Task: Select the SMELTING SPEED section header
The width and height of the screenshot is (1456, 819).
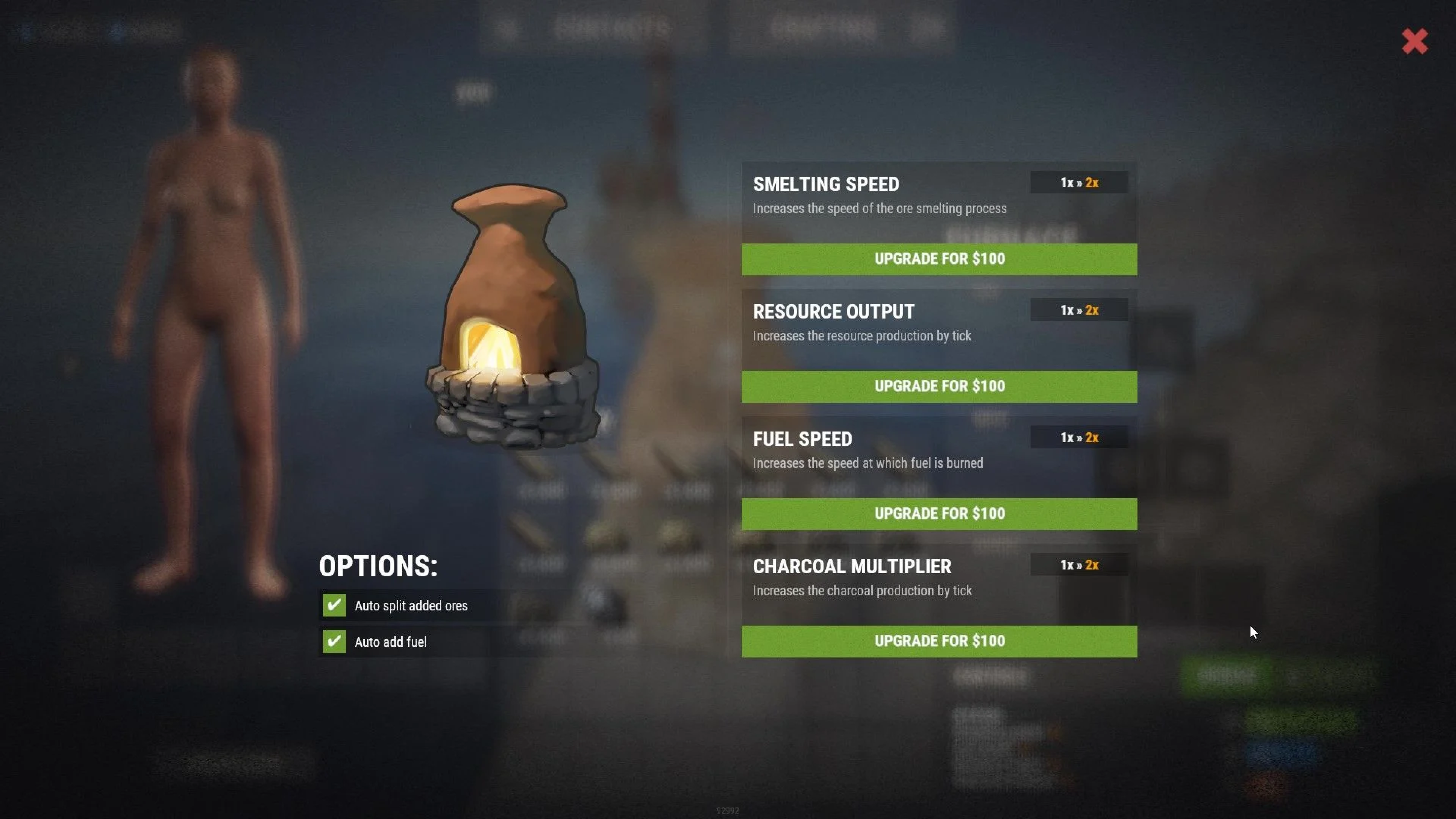Action: pyautogui.click(x=826, y=184)
